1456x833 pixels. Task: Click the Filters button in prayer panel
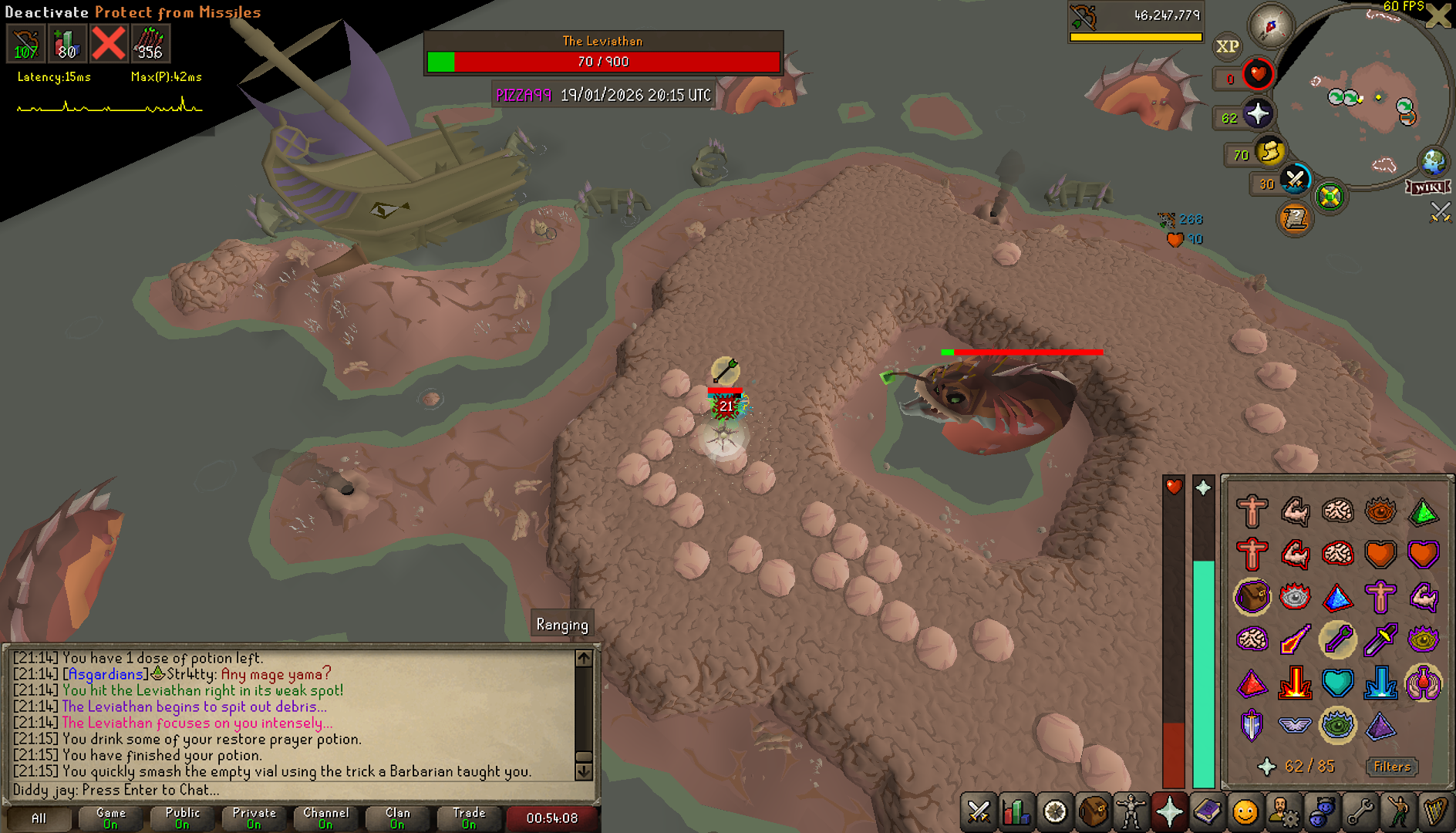1392,766
